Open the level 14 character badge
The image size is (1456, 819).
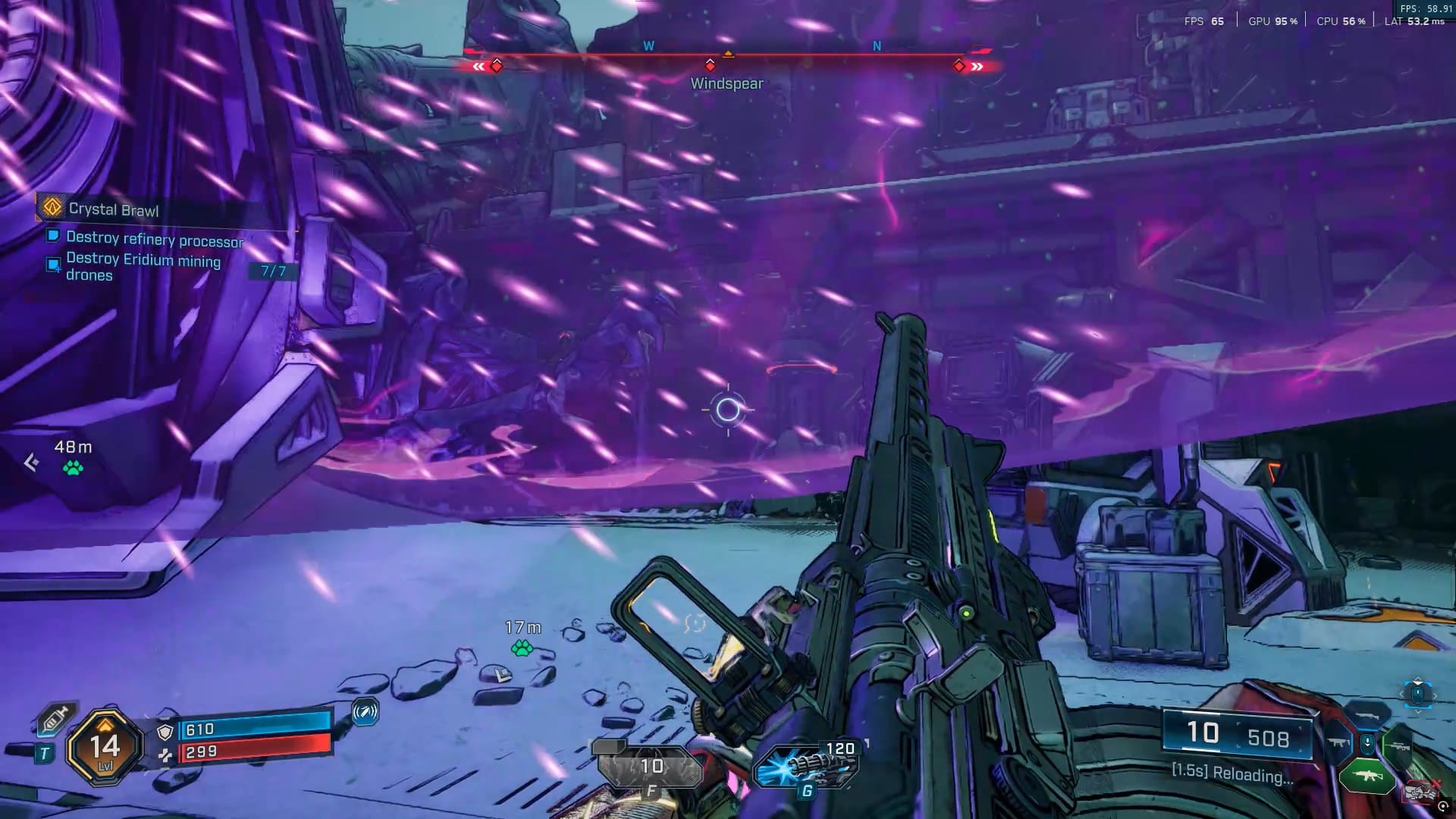pos(105,748)
